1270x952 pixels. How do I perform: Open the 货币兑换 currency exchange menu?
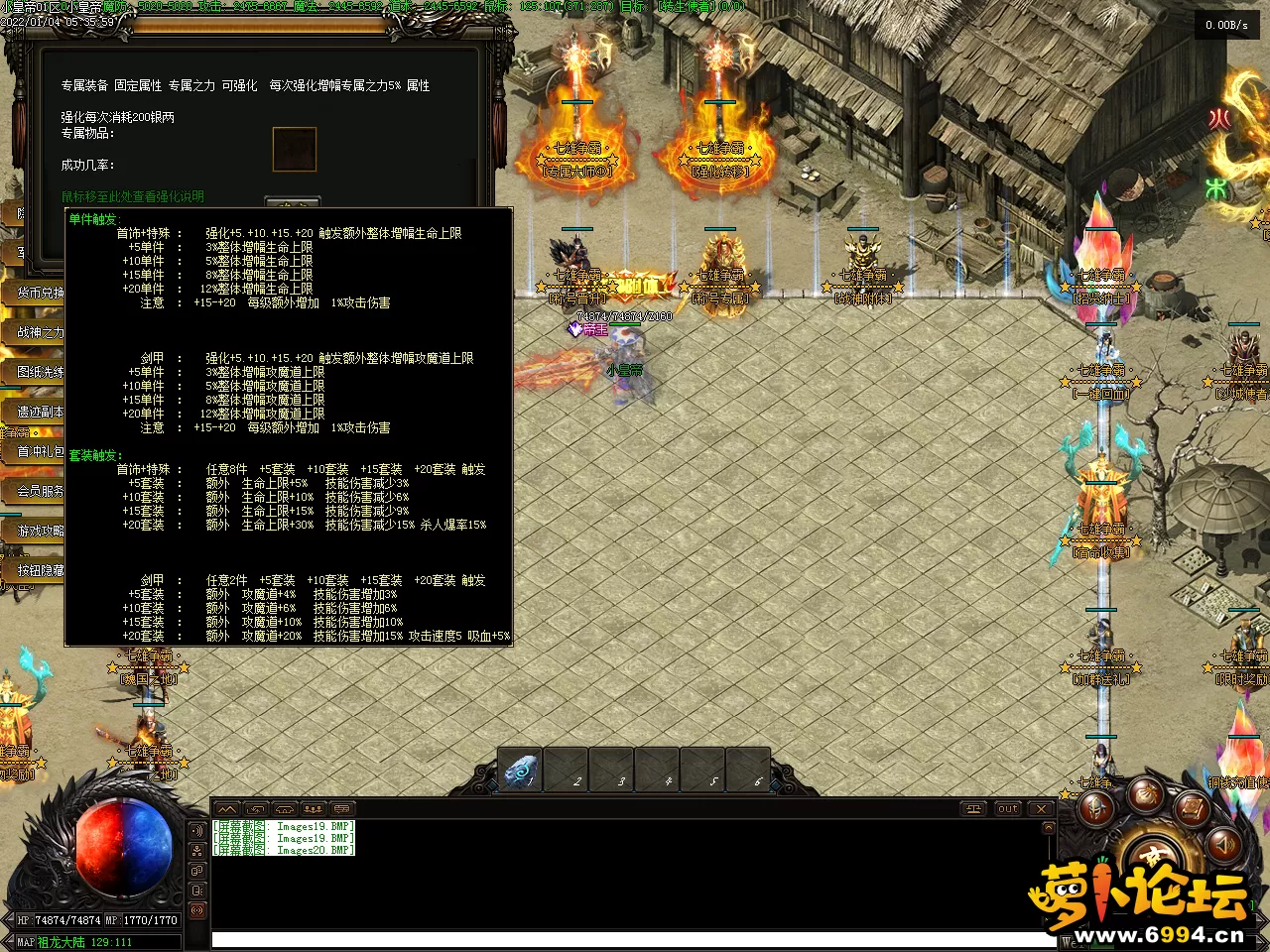[x=38, y=293]
